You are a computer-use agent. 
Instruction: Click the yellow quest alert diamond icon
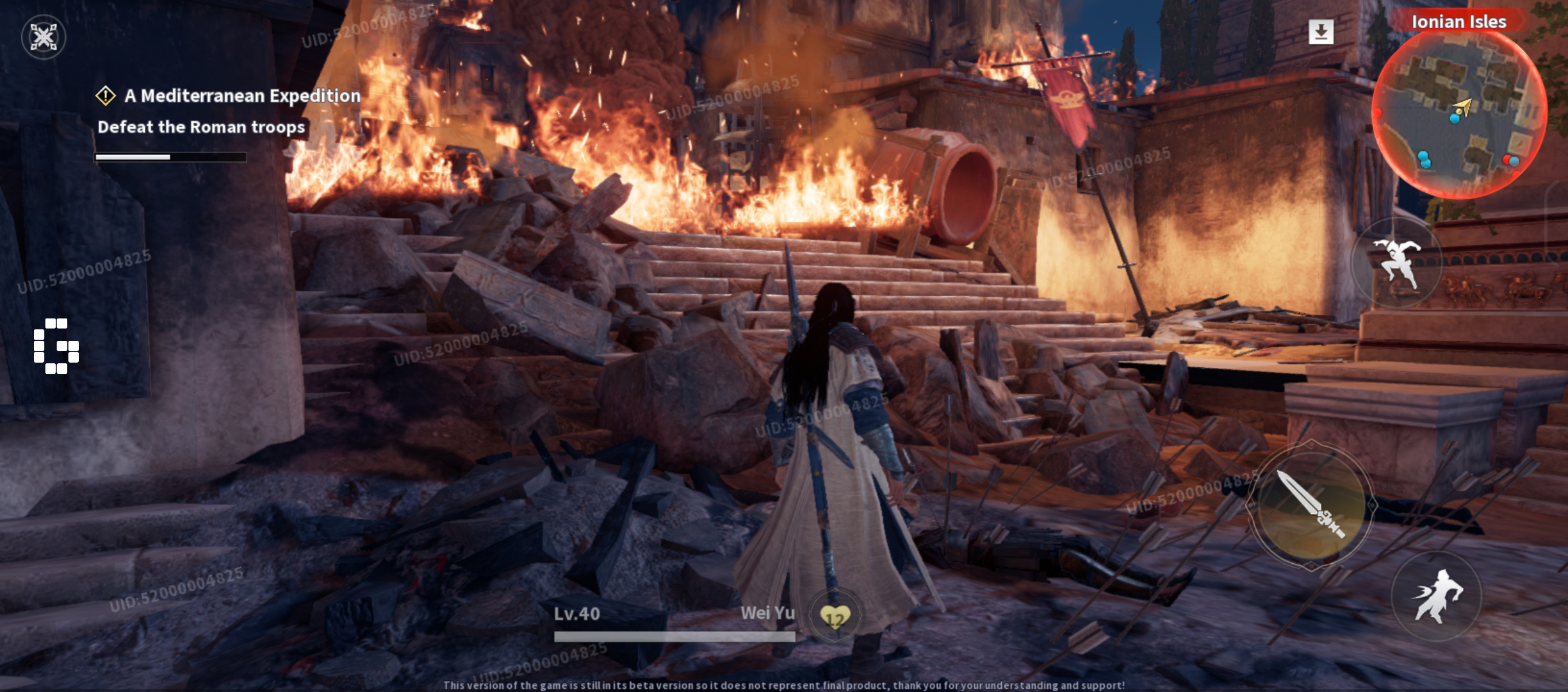coord(104,95)
